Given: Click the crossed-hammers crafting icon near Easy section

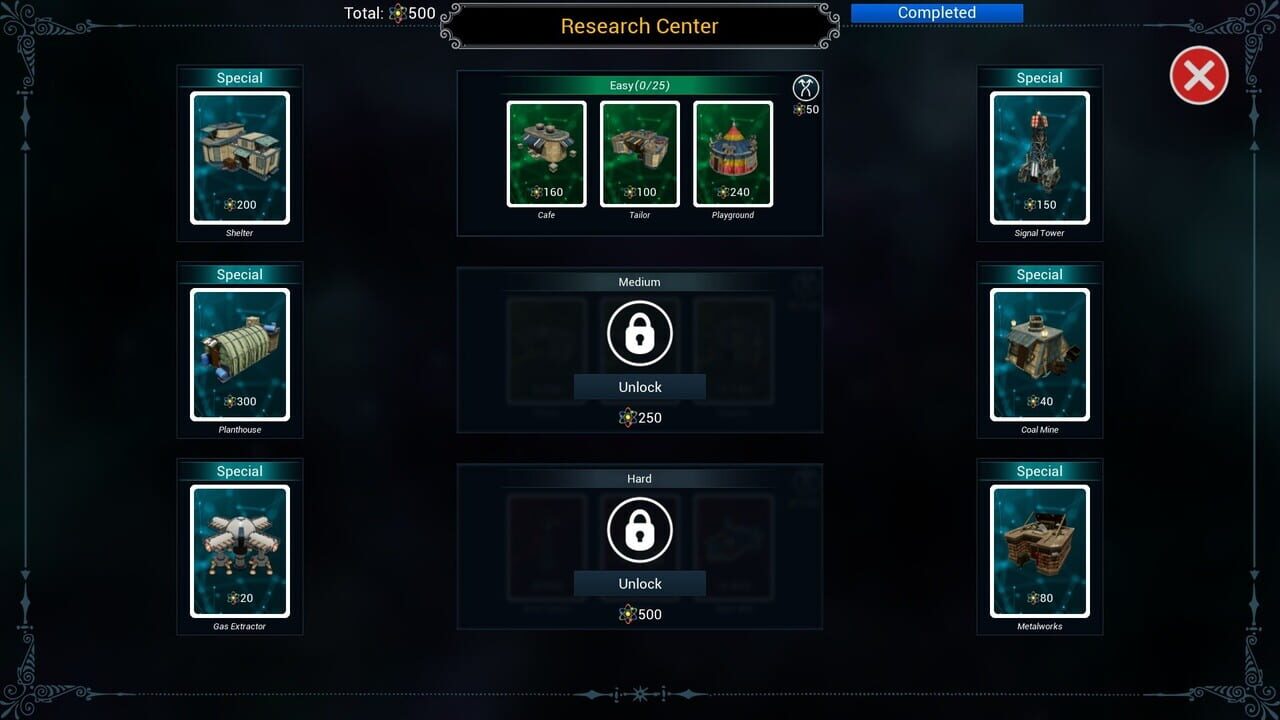Looking at the screenshot, I should tap(806, 88).
